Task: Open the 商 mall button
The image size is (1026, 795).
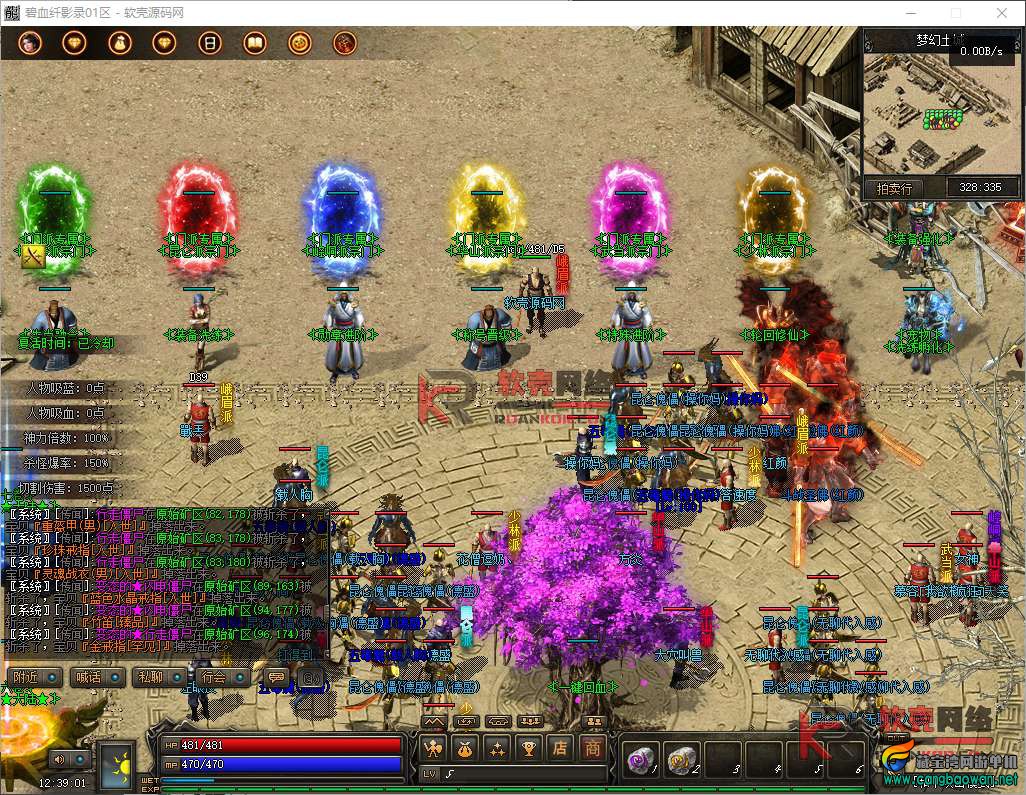Action: 593,748
